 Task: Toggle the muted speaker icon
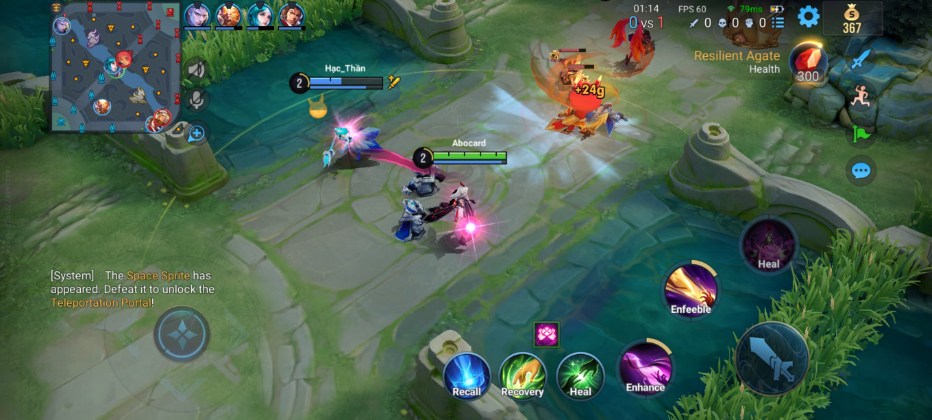pos(196,69)
